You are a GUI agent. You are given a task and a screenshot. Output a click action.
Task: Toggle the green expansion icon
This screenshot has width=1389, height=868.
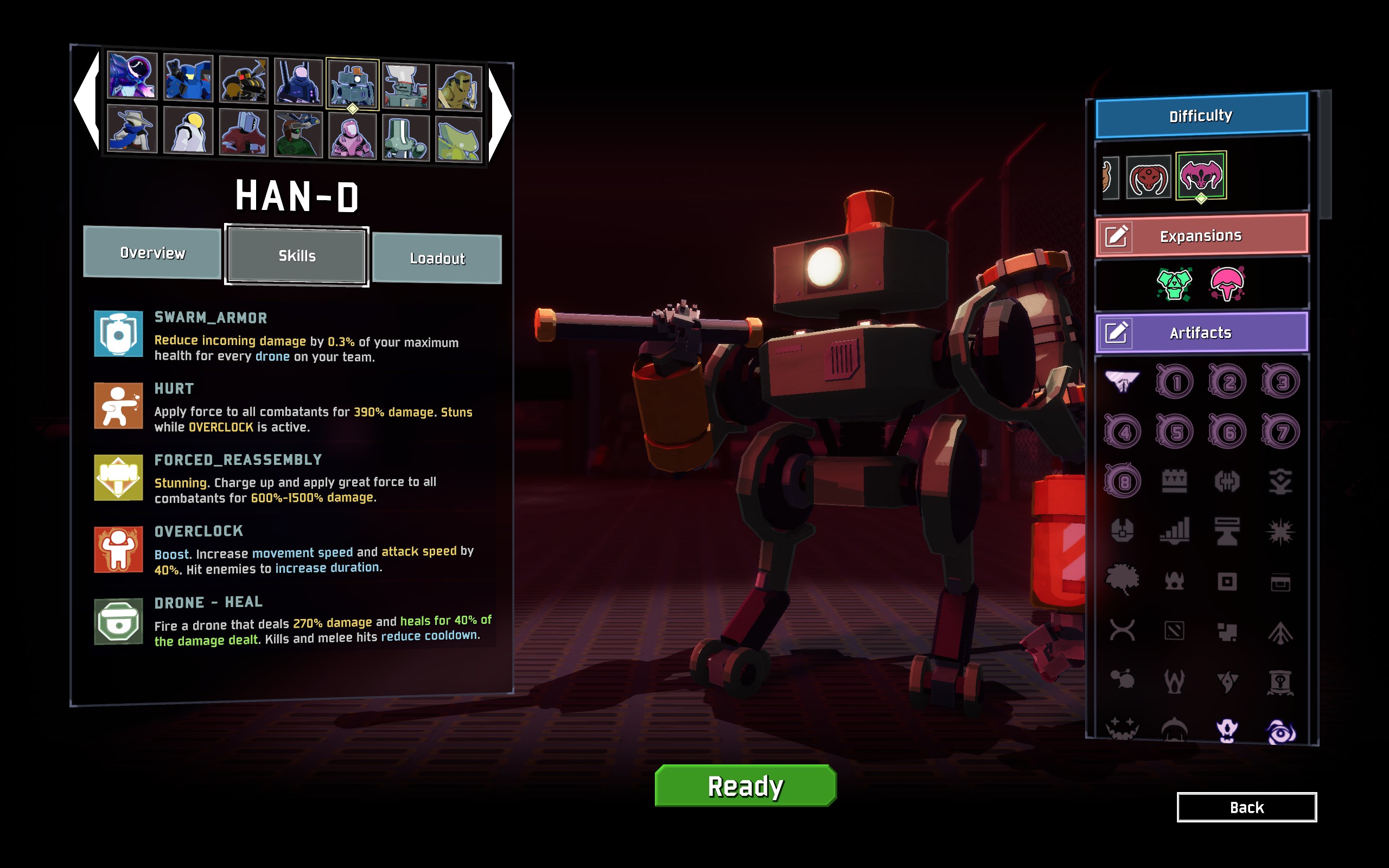pyautogui.click(x=1174, y=284)
